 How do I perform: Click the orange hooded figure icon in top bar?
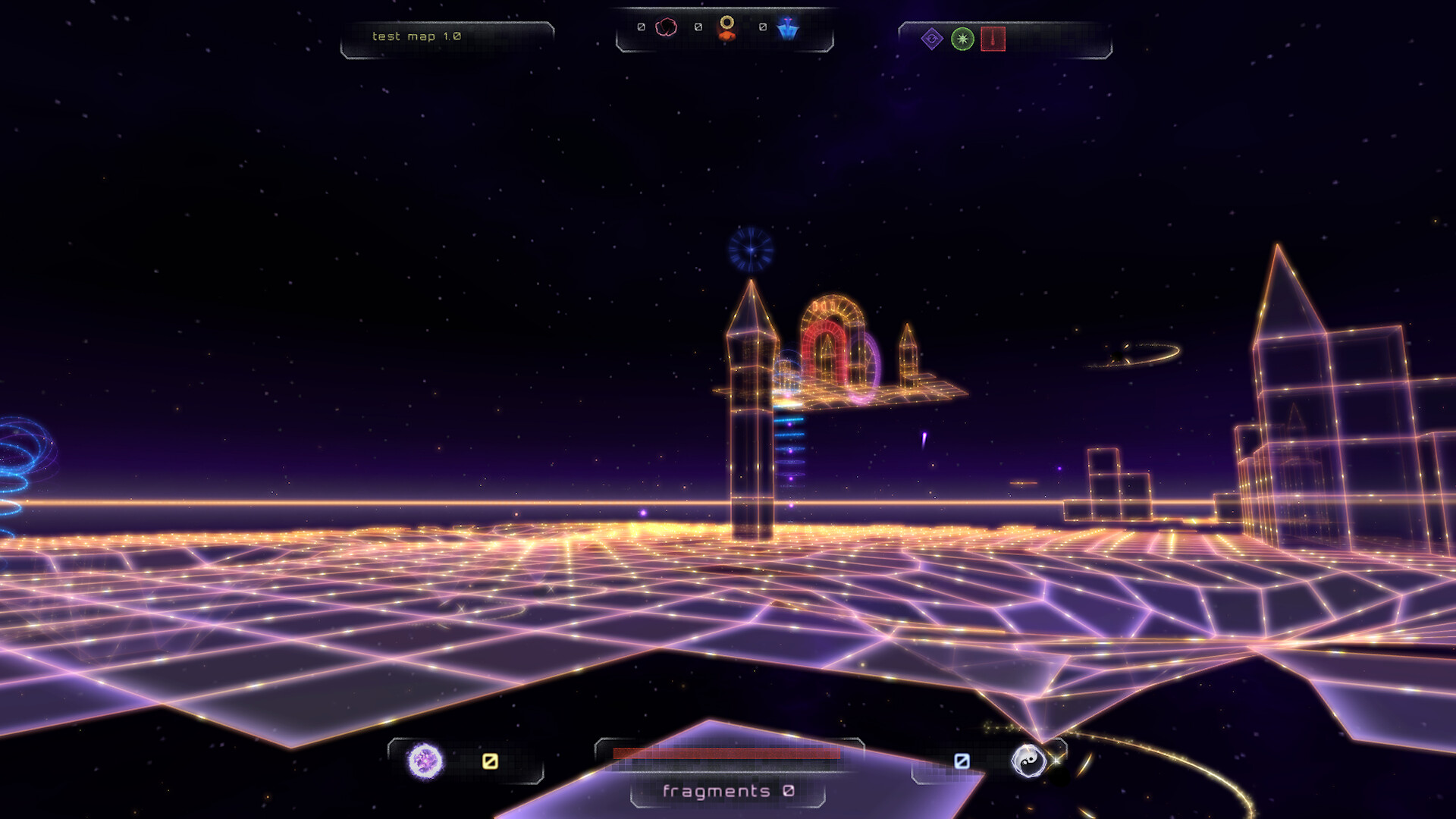pyautogui.click(x=726, y=28)
